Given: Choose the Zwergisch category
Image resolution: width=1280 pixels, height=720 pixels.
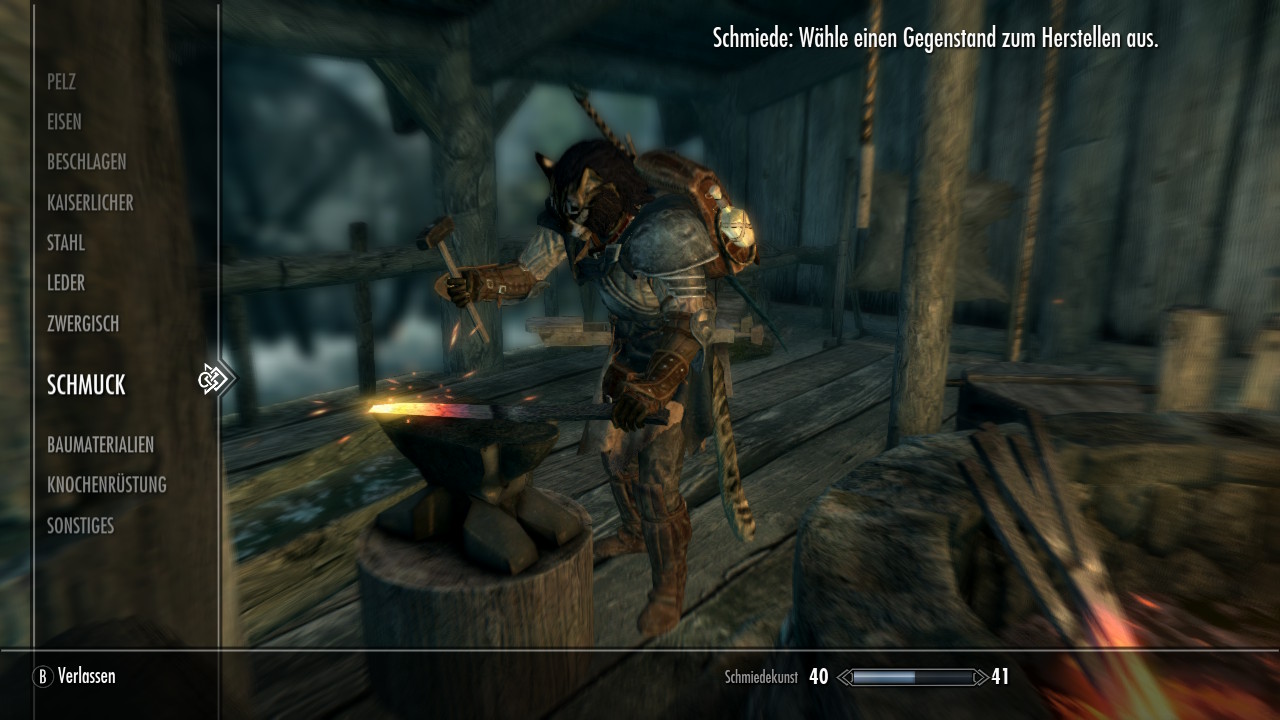Looking at the screenshot, I should tap(83, 324).
